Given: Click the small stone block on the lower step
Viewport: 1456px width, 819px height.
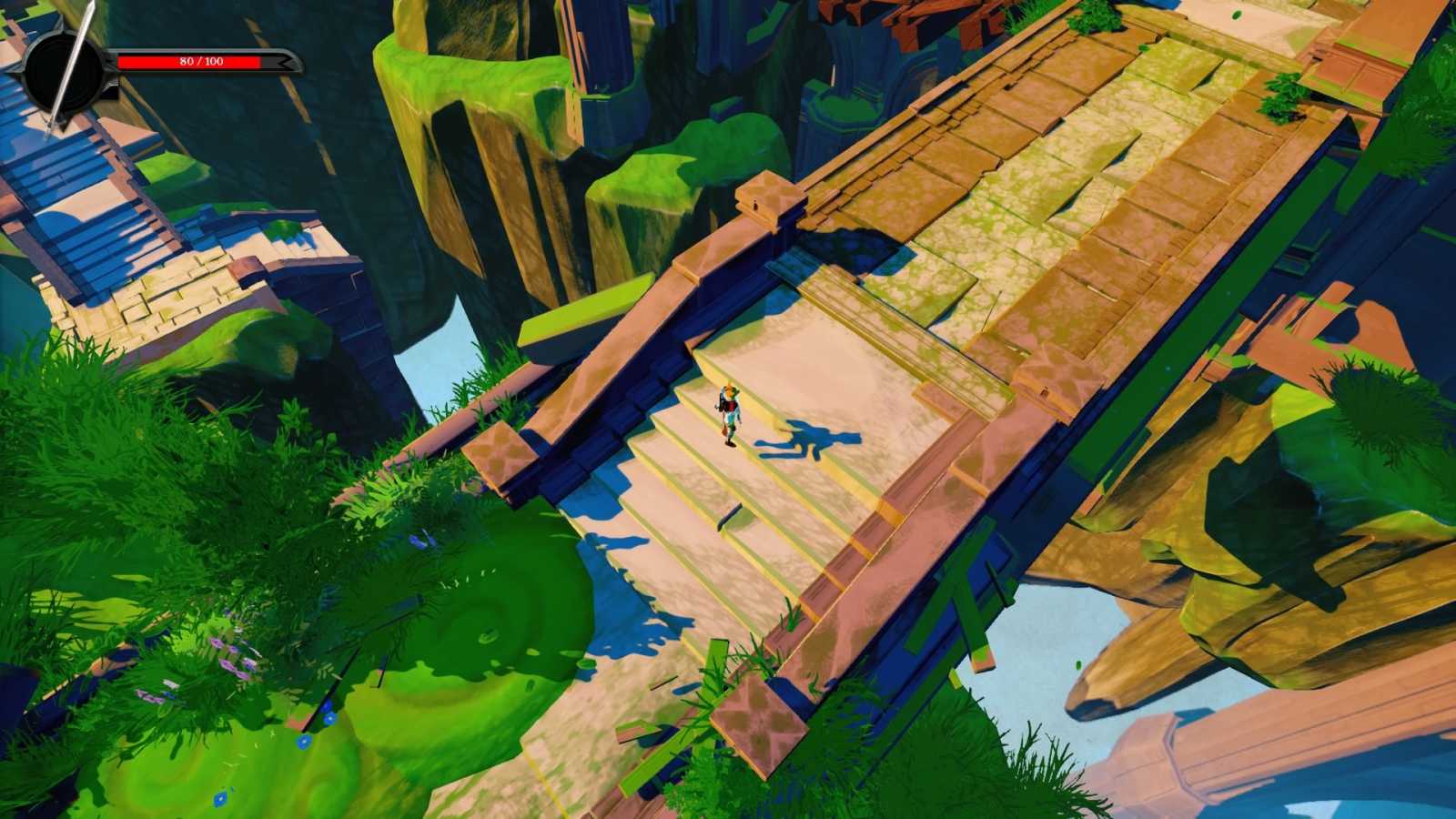Looking at the screenshot, I should tap(731, 518).
